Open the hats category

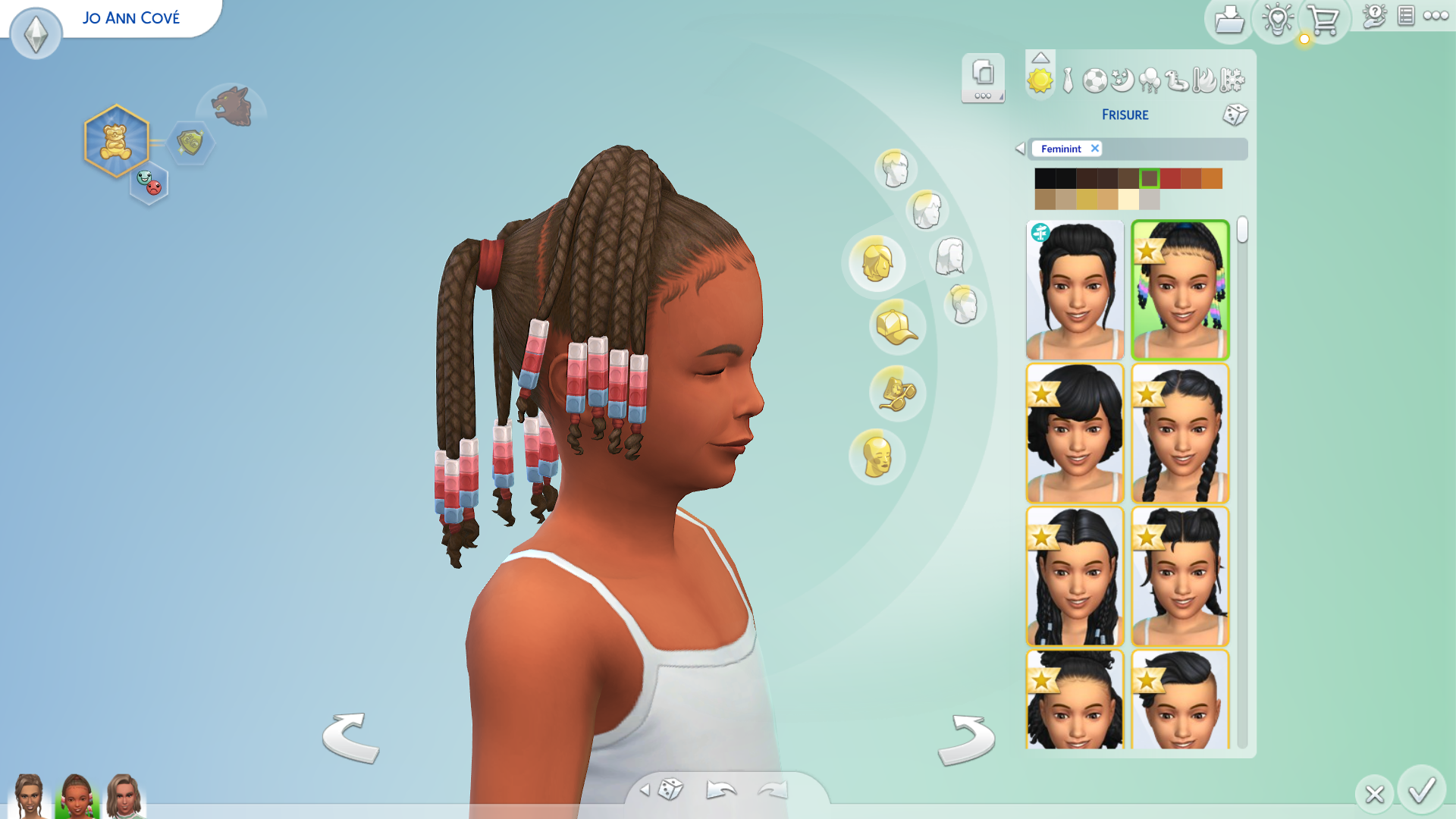(896, 328)
